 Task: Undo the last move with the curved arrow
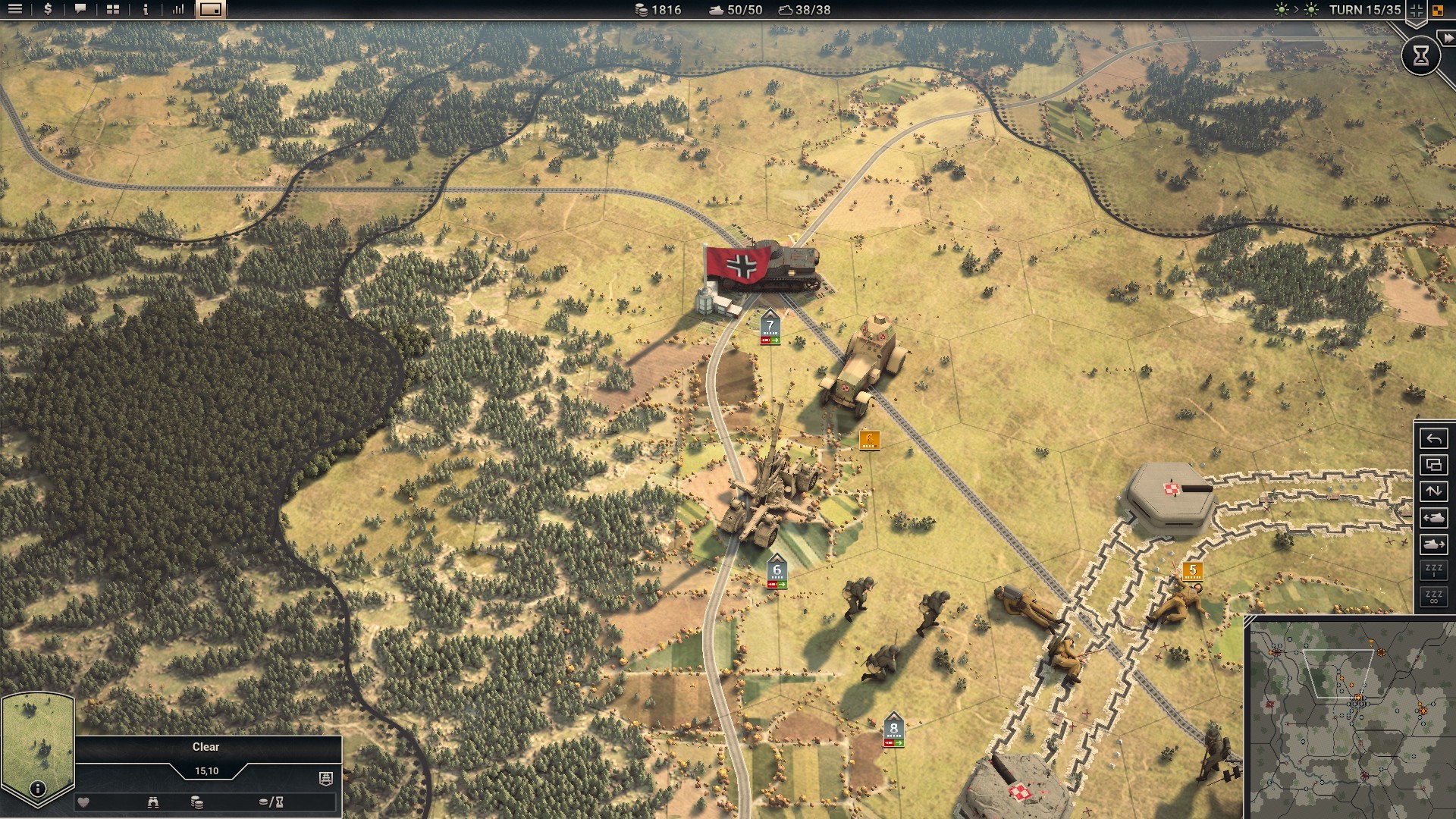point(1433,439)
